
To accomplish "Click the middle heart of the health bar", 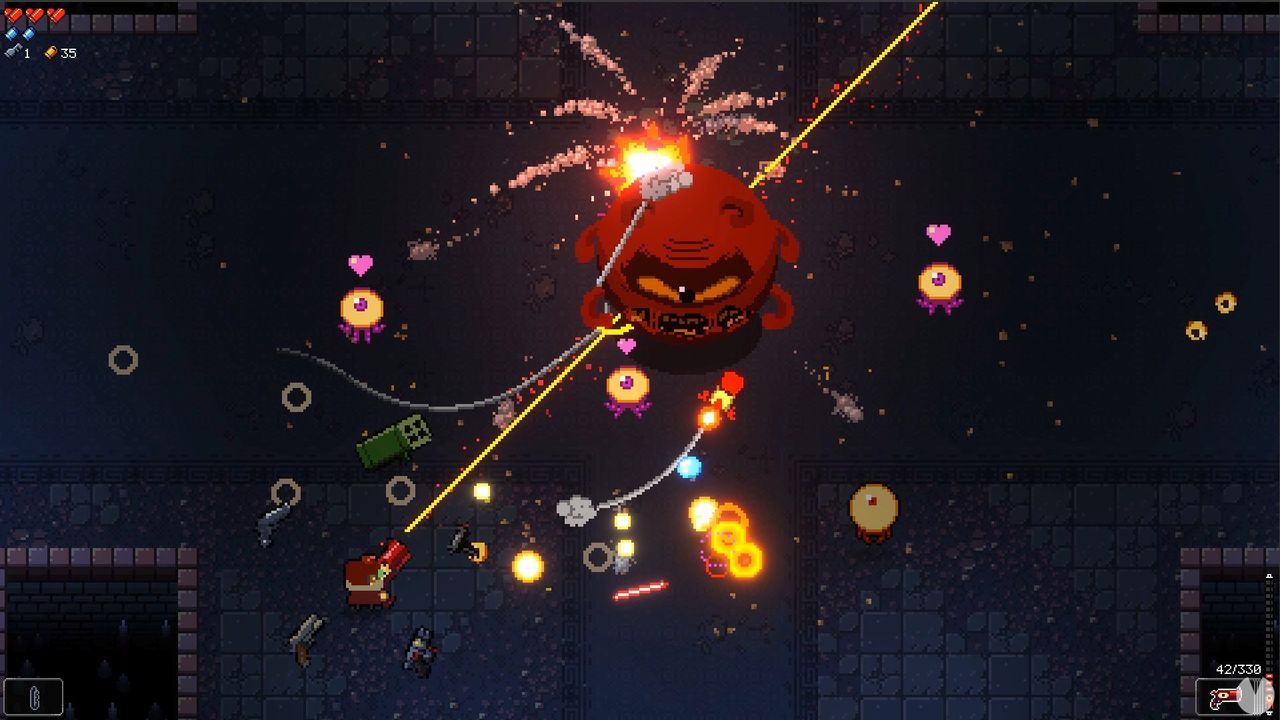I will pyautogui.click(x=34, y=15).
